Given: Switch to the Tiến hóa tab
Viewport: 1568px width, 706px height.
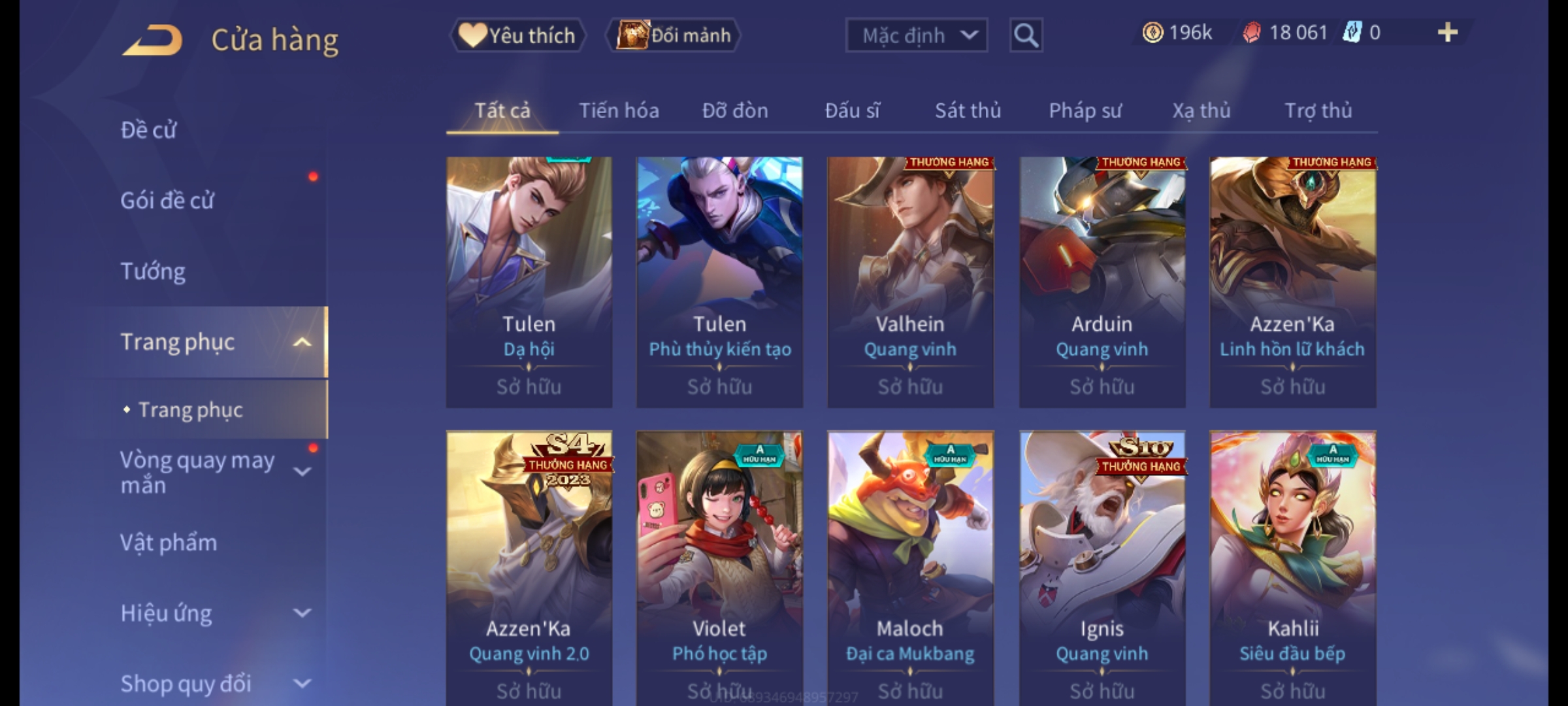Looking at the screenshot, I should tap(619, 110).
